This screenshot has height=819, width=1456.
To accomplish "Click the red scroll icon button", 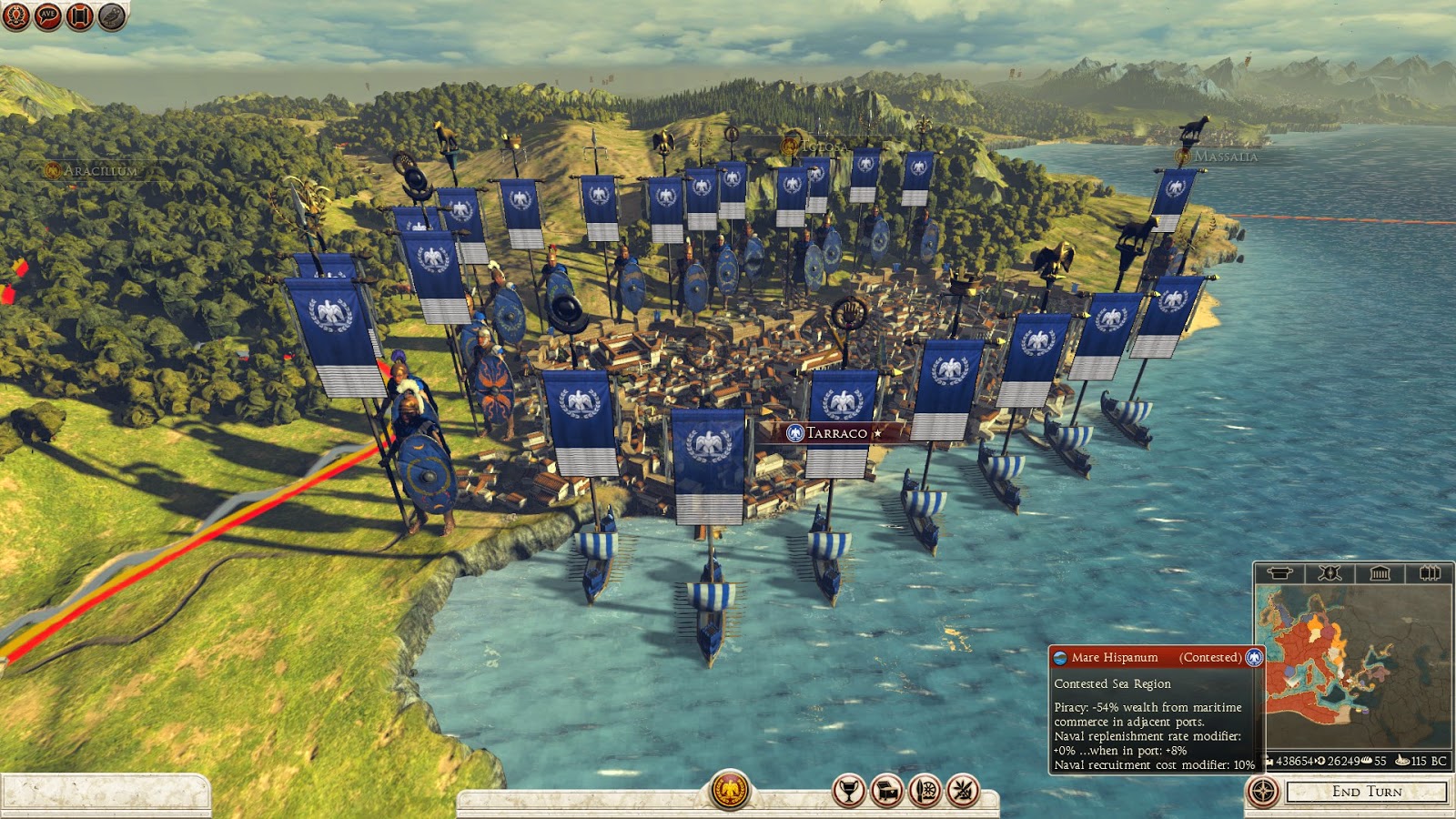I will coord(79,15).
